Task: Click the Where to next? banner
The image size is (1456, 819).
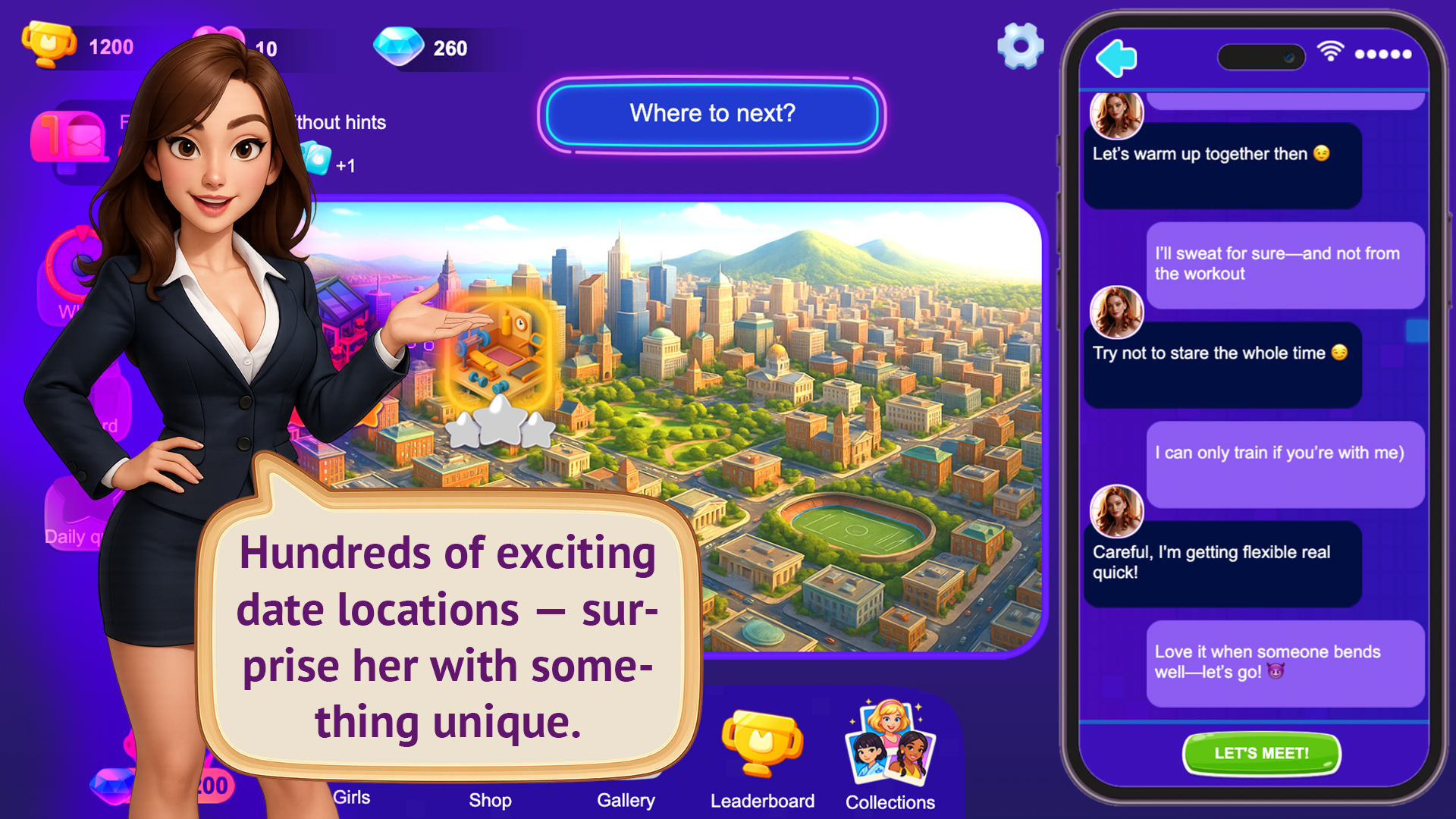Action: coord(711,115)
